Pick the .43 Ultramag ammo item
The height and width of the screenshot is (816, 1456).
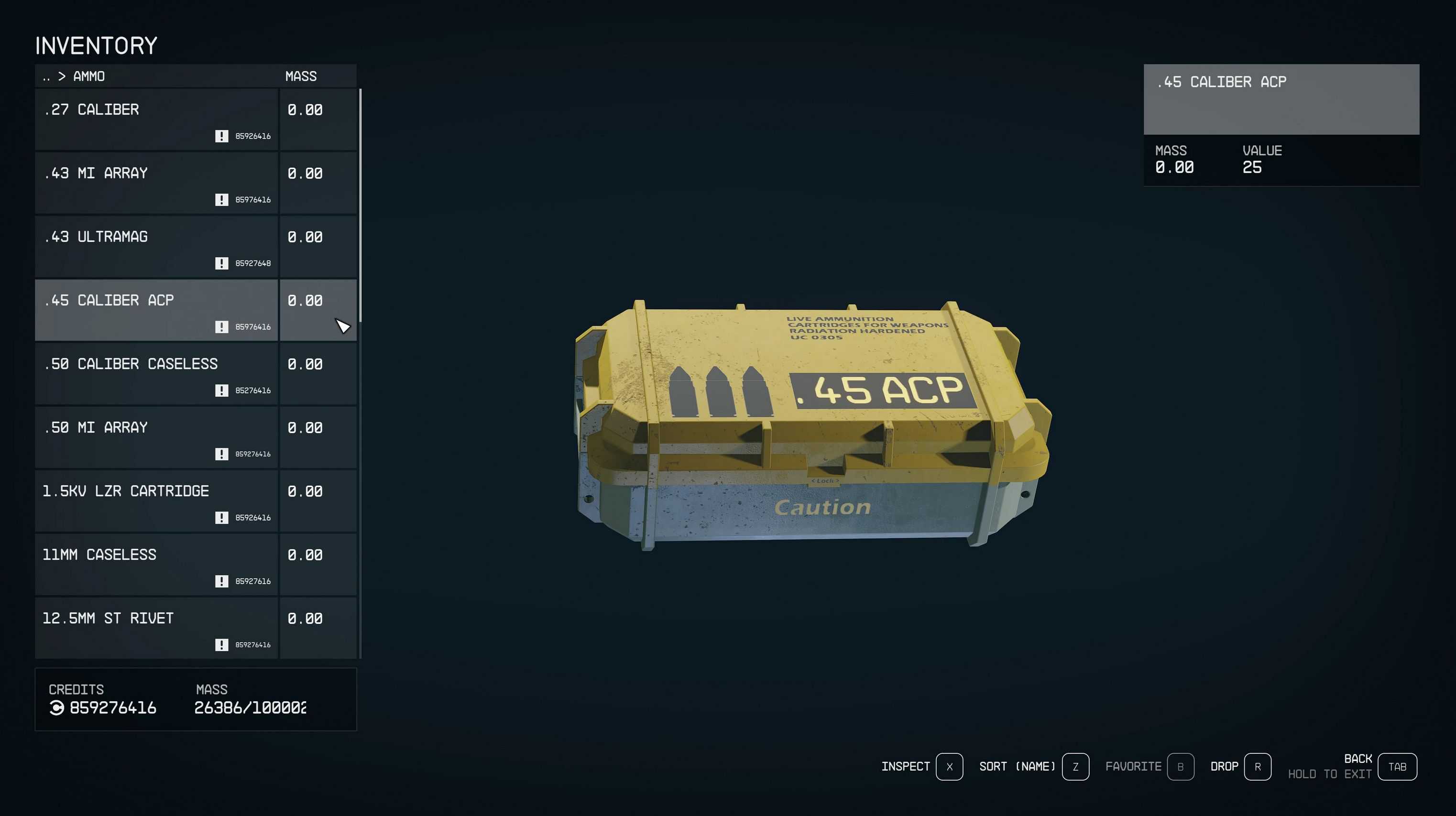pos(156,246)
